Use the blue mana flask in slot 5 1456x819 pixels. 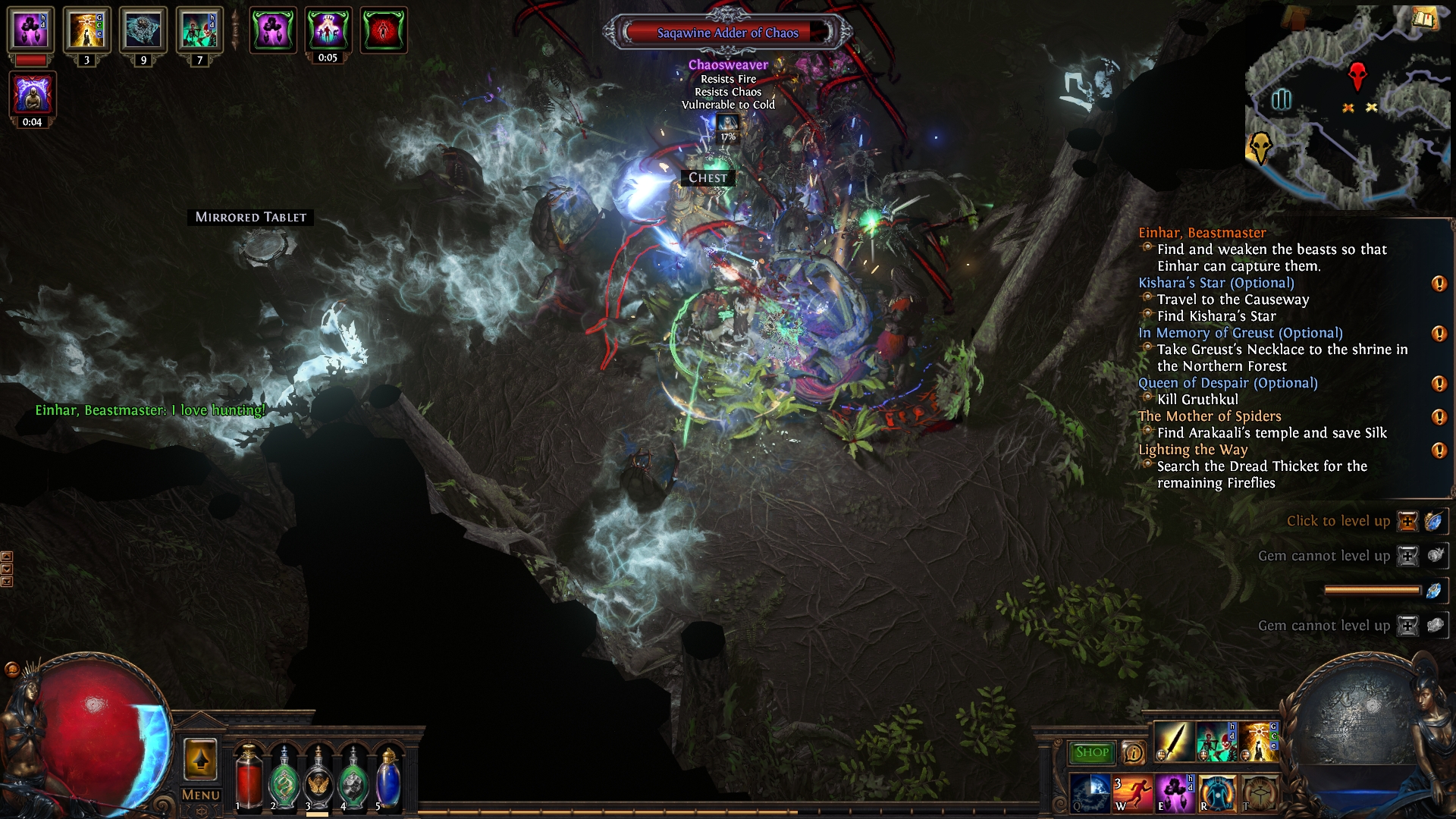coord(388,779)
